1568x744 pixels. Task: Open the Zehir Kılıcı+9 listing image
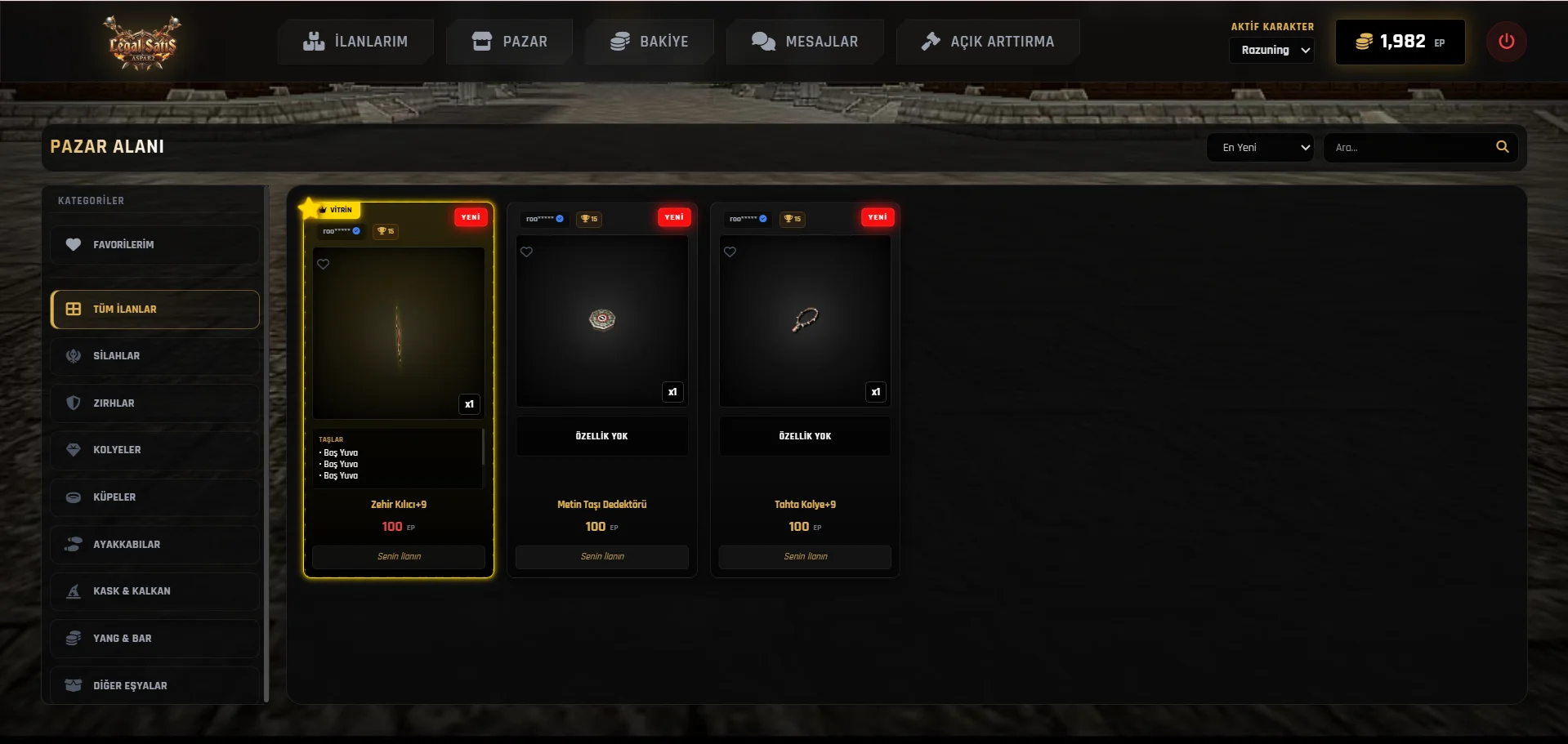[x=399, y=333]
